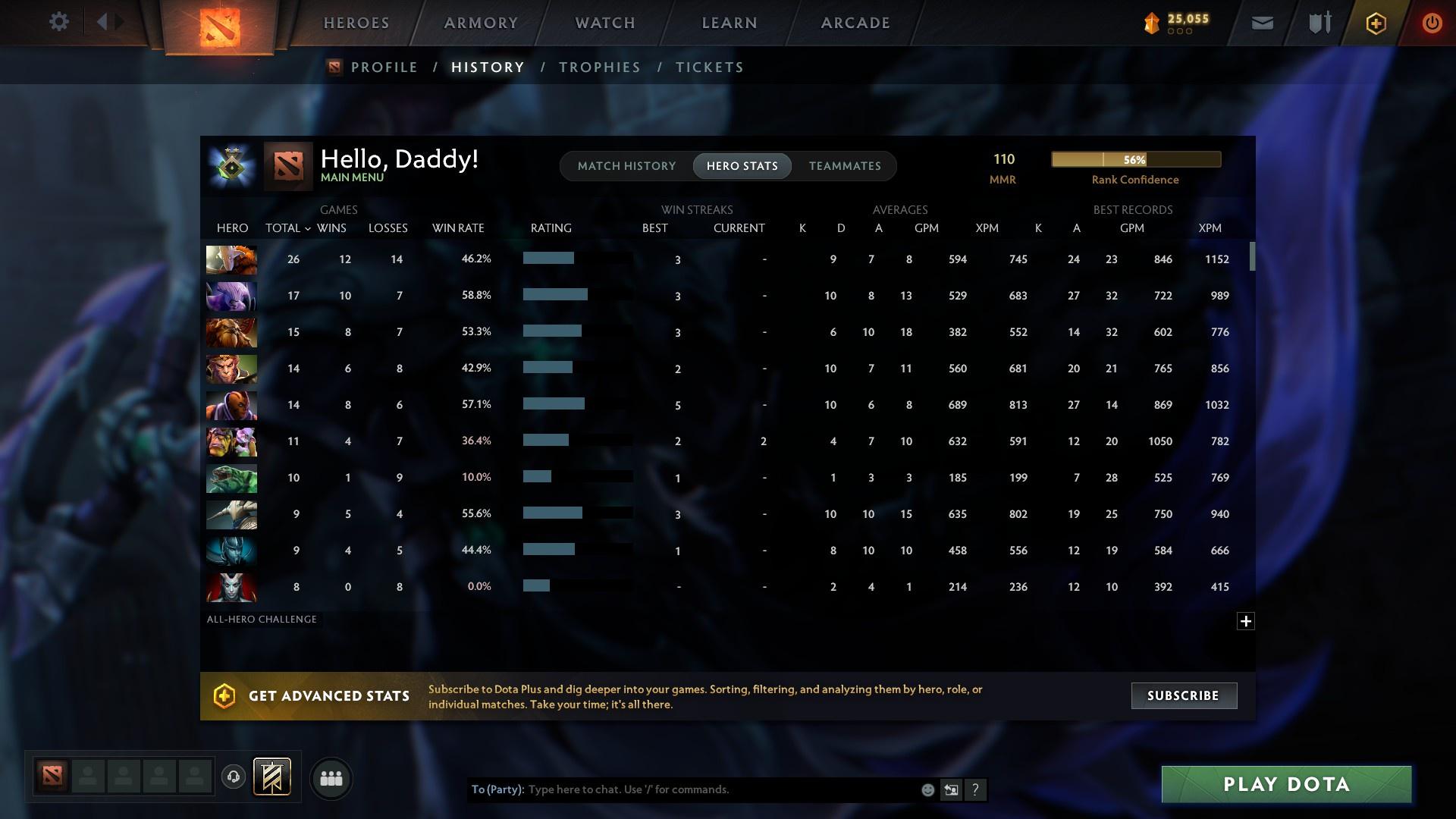Viewport: 1456px width, 819px height.
Task: Select the MATCH HISTORY view
Action: [626, 165]
